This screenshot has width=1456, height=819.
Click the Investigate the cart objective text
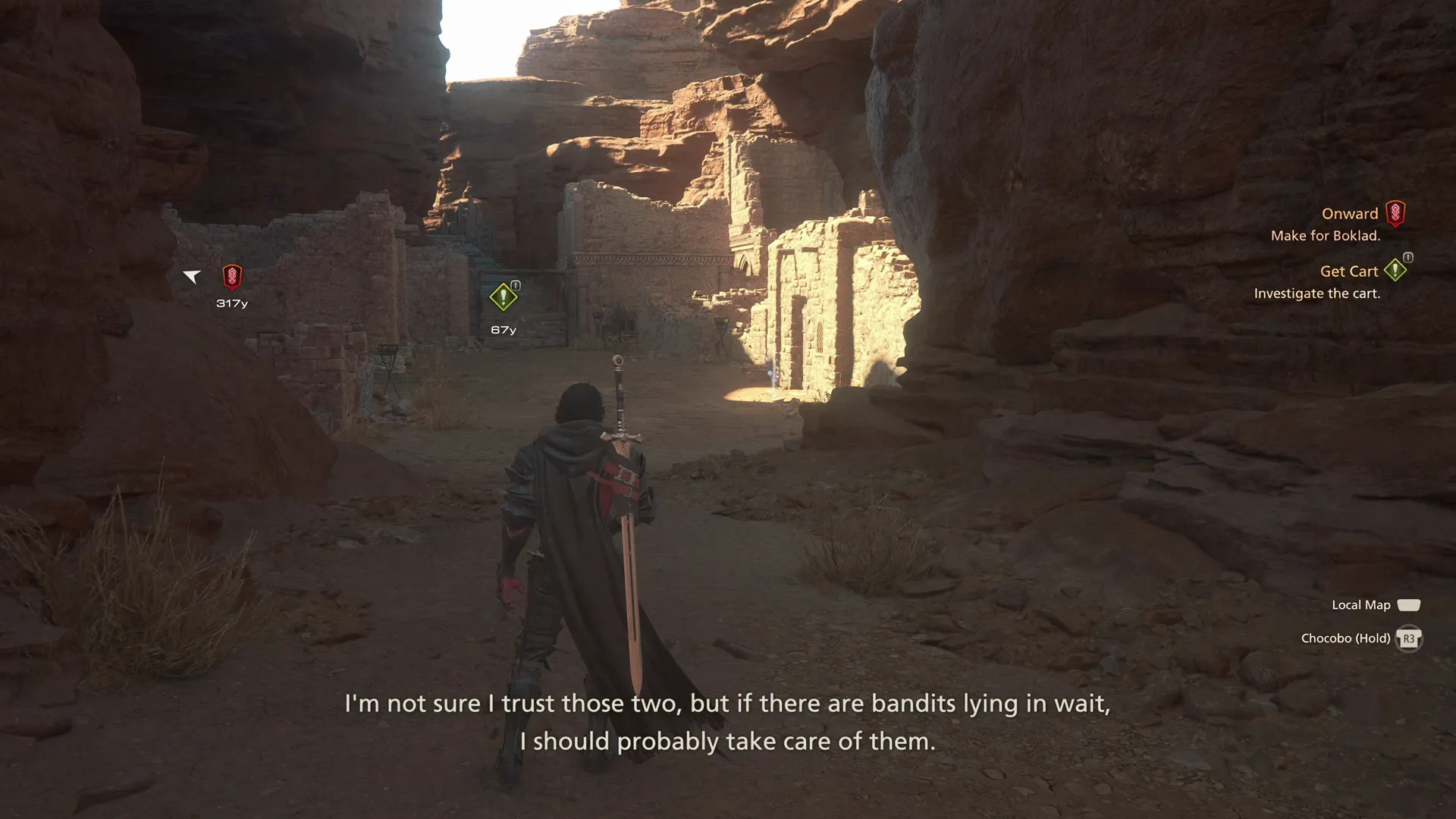1318,293
